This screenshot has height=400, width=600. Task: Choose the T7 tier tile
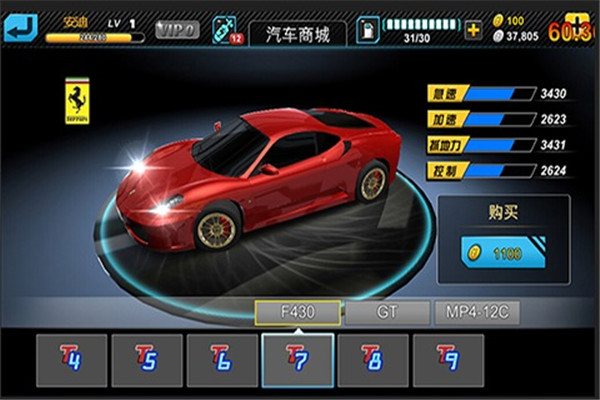pyautogui.click(x=297, y=360)
